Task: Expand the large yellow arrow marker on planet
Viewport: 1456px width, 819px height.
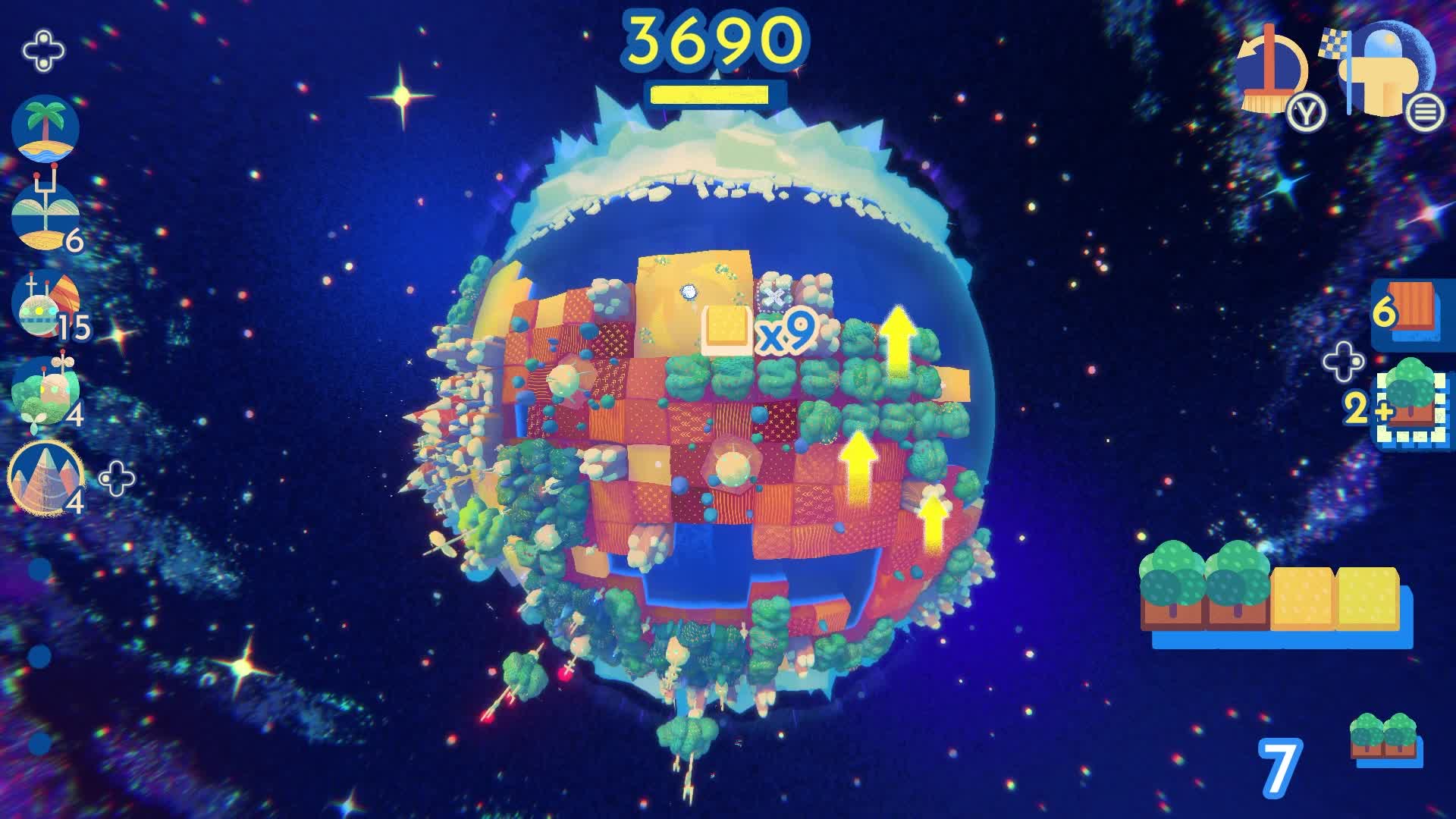Action: click(x=899, y=341)
